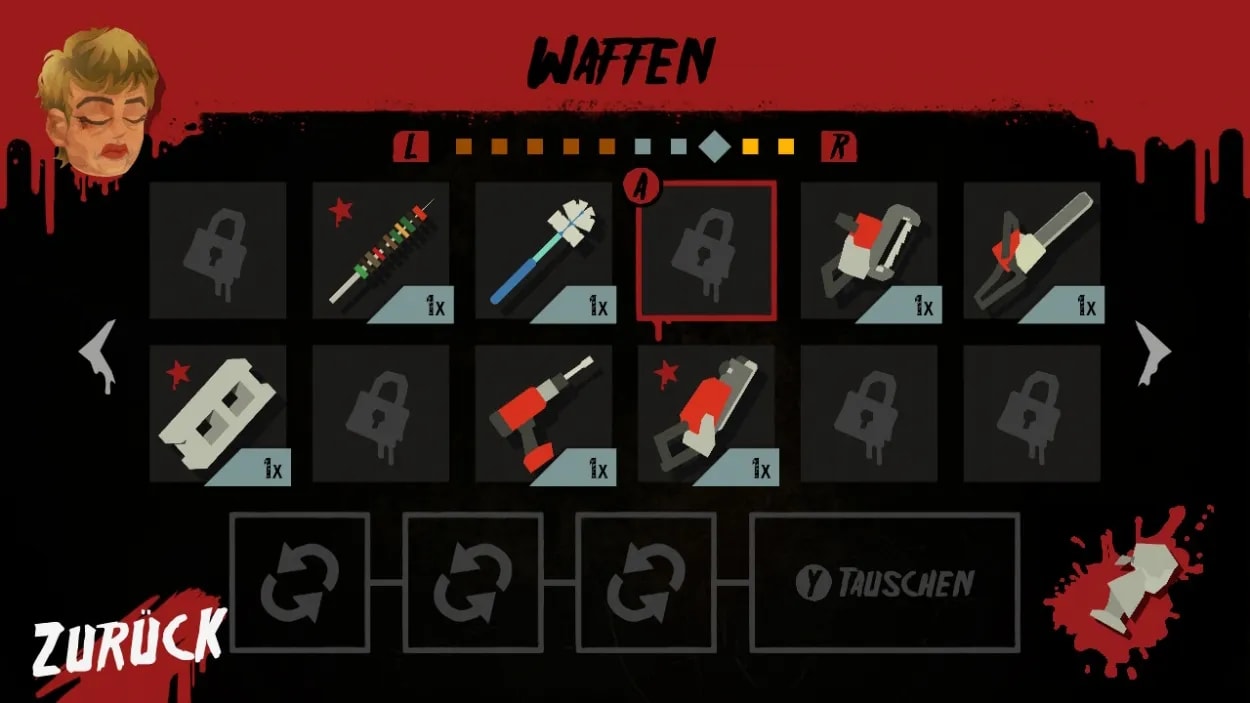This screenshot has width=1250, height=703.
Task: Click the Tauschen swap button
Action: 885,582
